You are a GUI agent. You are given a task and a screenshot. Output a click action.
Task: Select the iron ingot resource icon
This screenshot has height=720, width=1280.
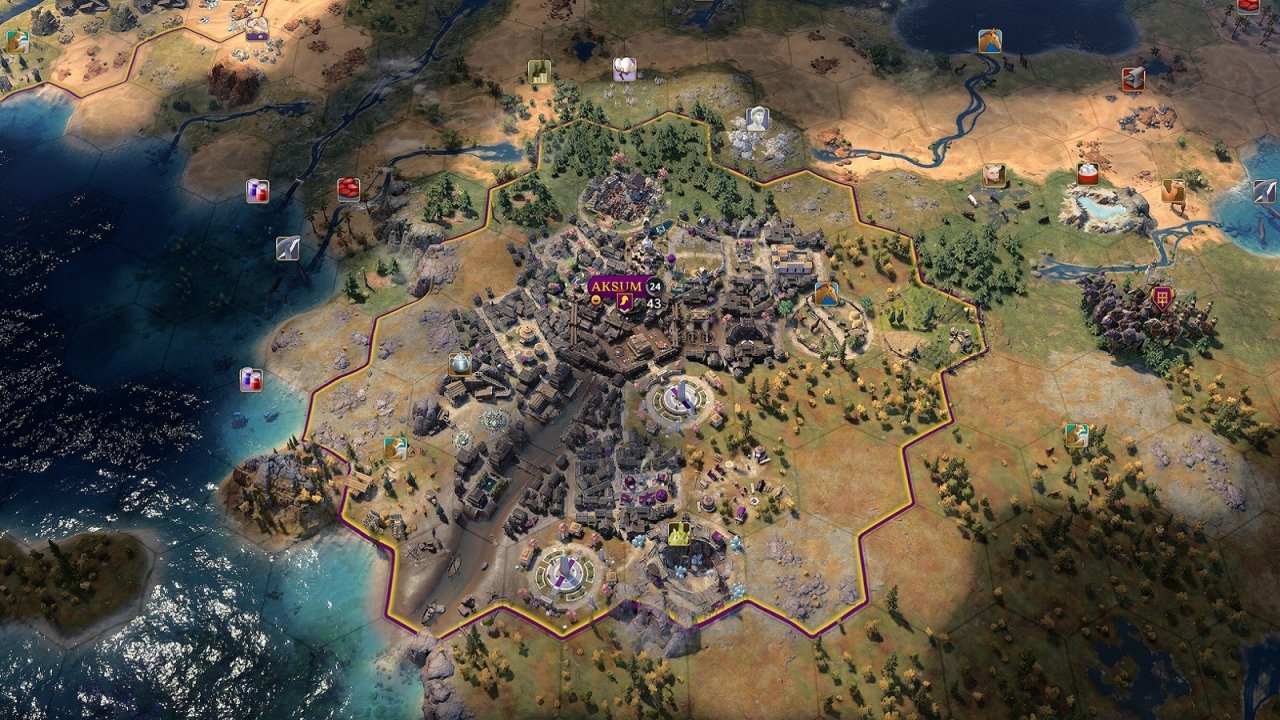point(1133,79)
